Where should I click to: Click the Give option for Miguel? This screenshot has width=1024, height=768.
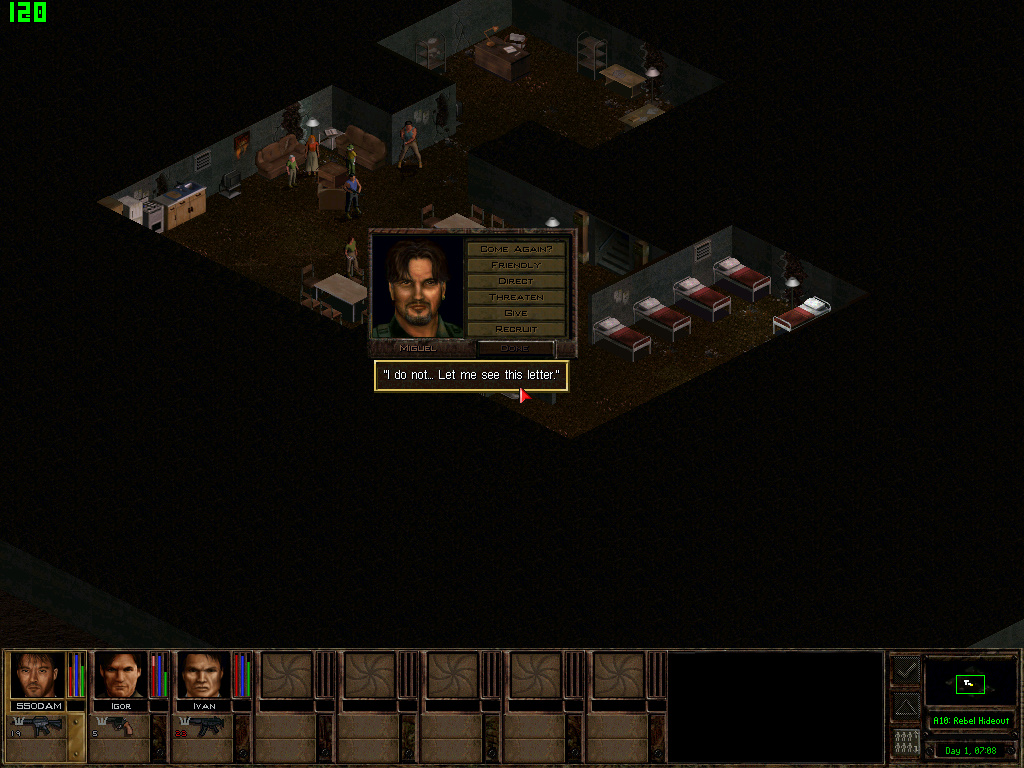(516, 313)
